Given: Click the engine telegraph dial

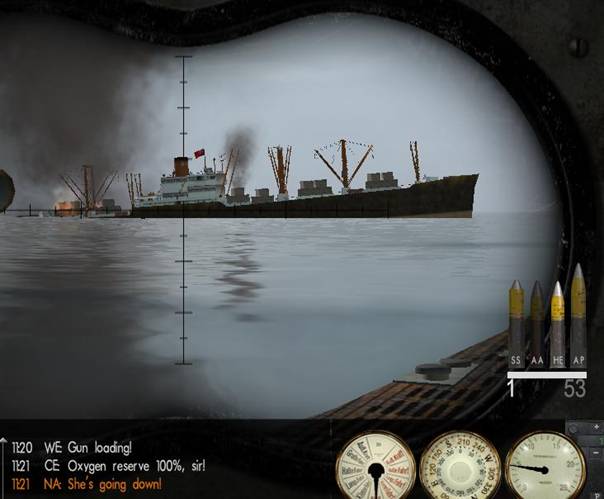Looking at the screenshot, I should point(375,467).
